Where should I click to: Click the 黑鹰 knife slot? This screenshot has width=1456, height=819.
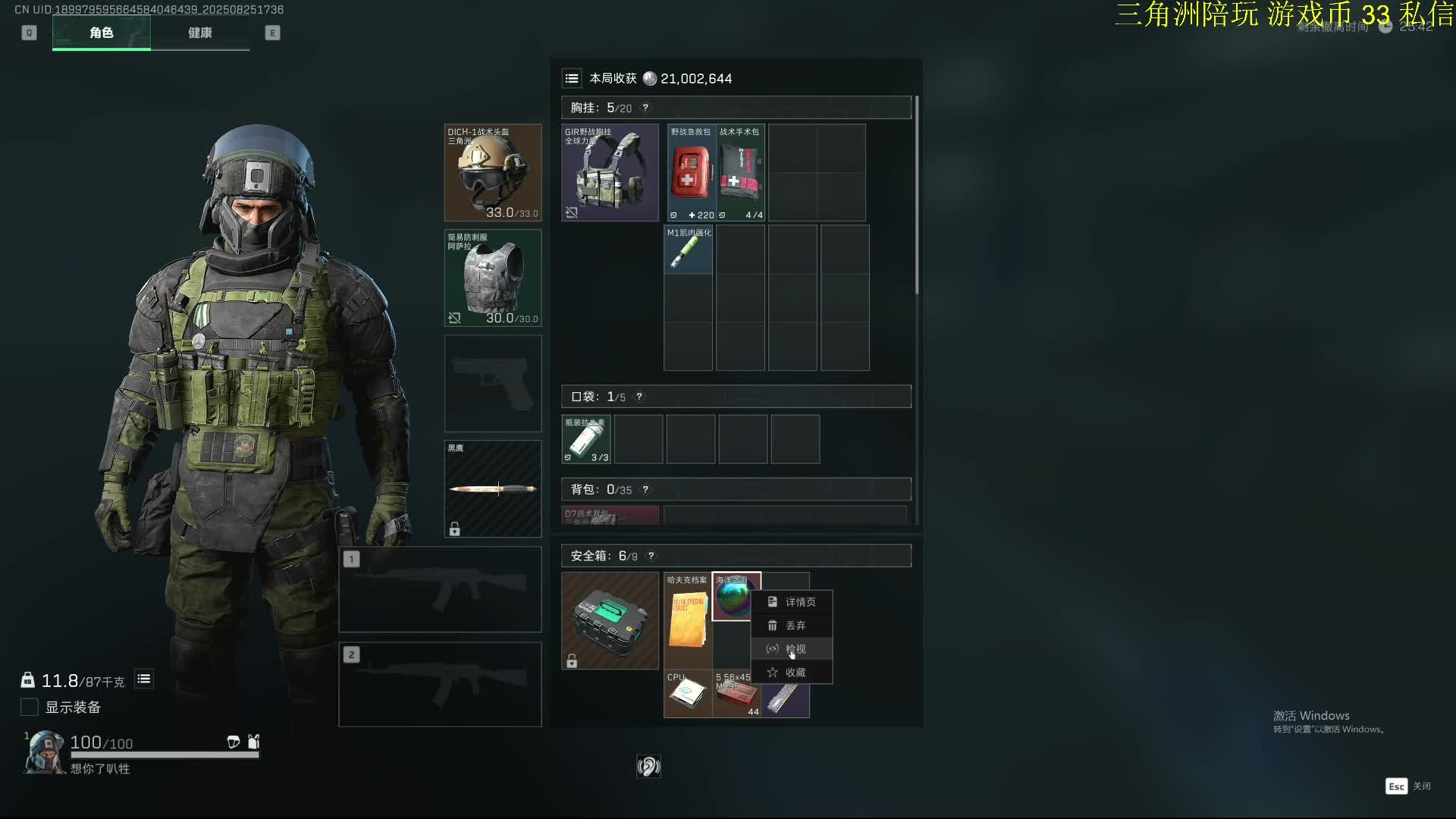[x=493, y=489]
